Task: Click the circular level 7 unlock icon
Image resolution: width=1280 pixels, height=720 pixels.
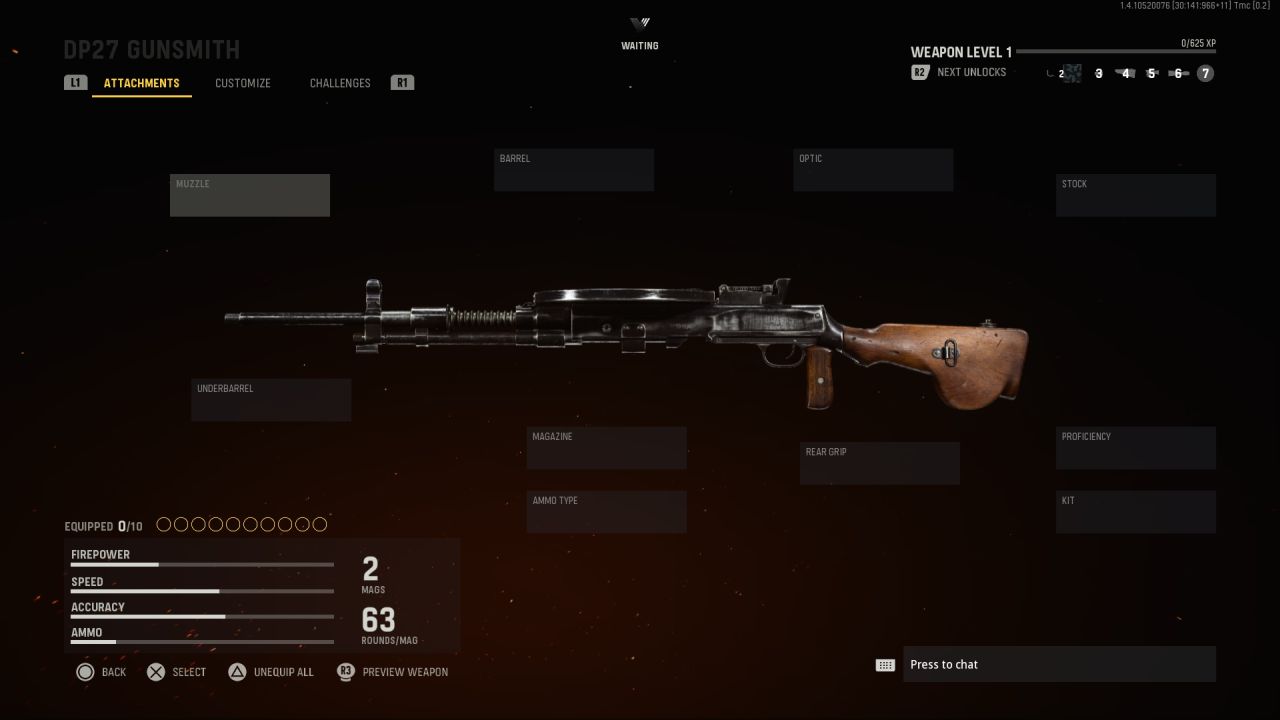Action: click(1205, 73)
